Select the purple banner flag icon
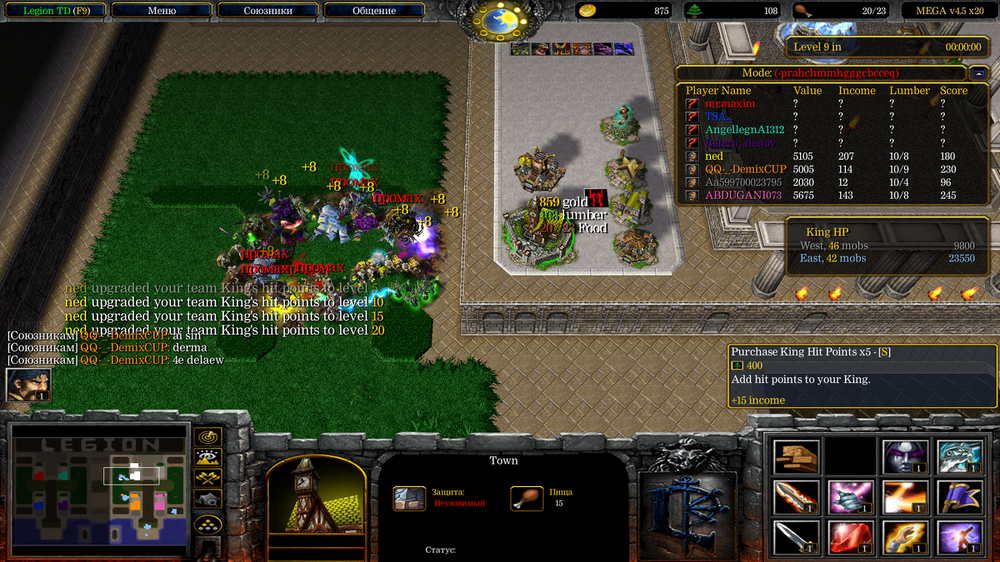 (x=959, y=497)
